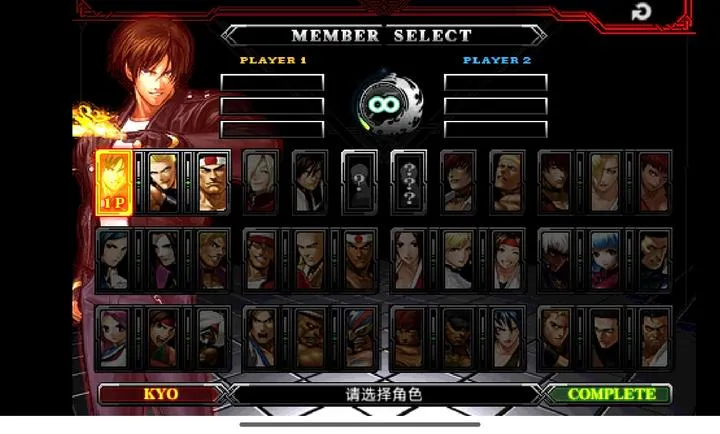This screenshot has width=720, height=434.
Task: Choose blond-haired Benimaru's portrait
Action: pos(164,181)
